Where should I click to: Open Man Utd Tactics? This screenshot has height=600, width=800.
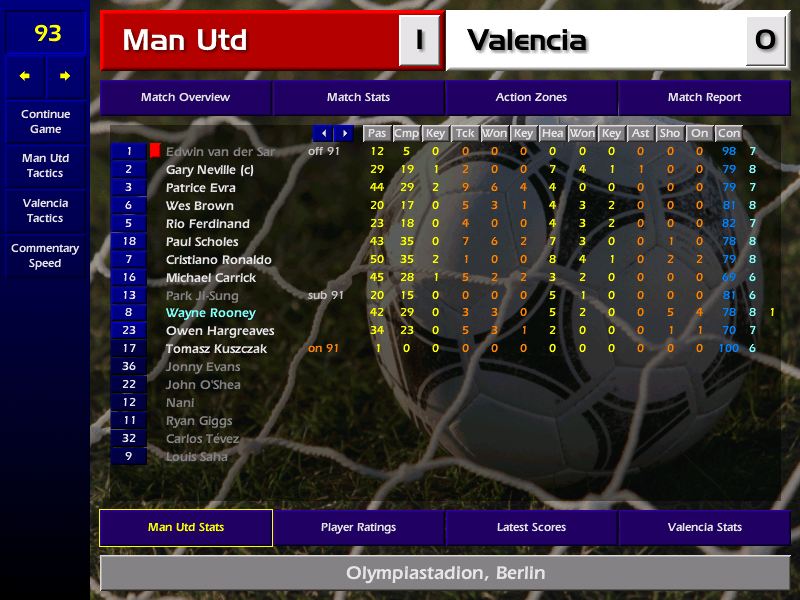[x=45, y=166]
